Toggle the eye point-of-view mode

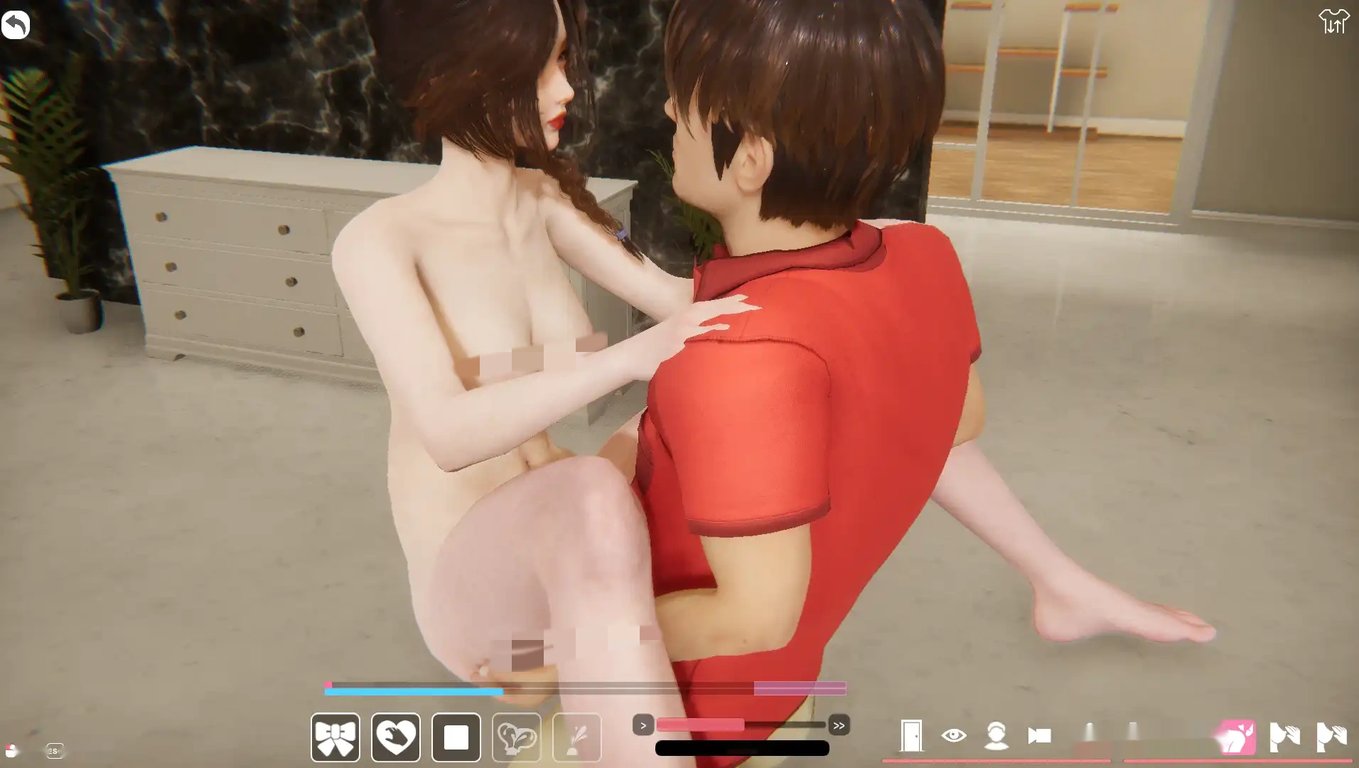(x=955, y=735)
